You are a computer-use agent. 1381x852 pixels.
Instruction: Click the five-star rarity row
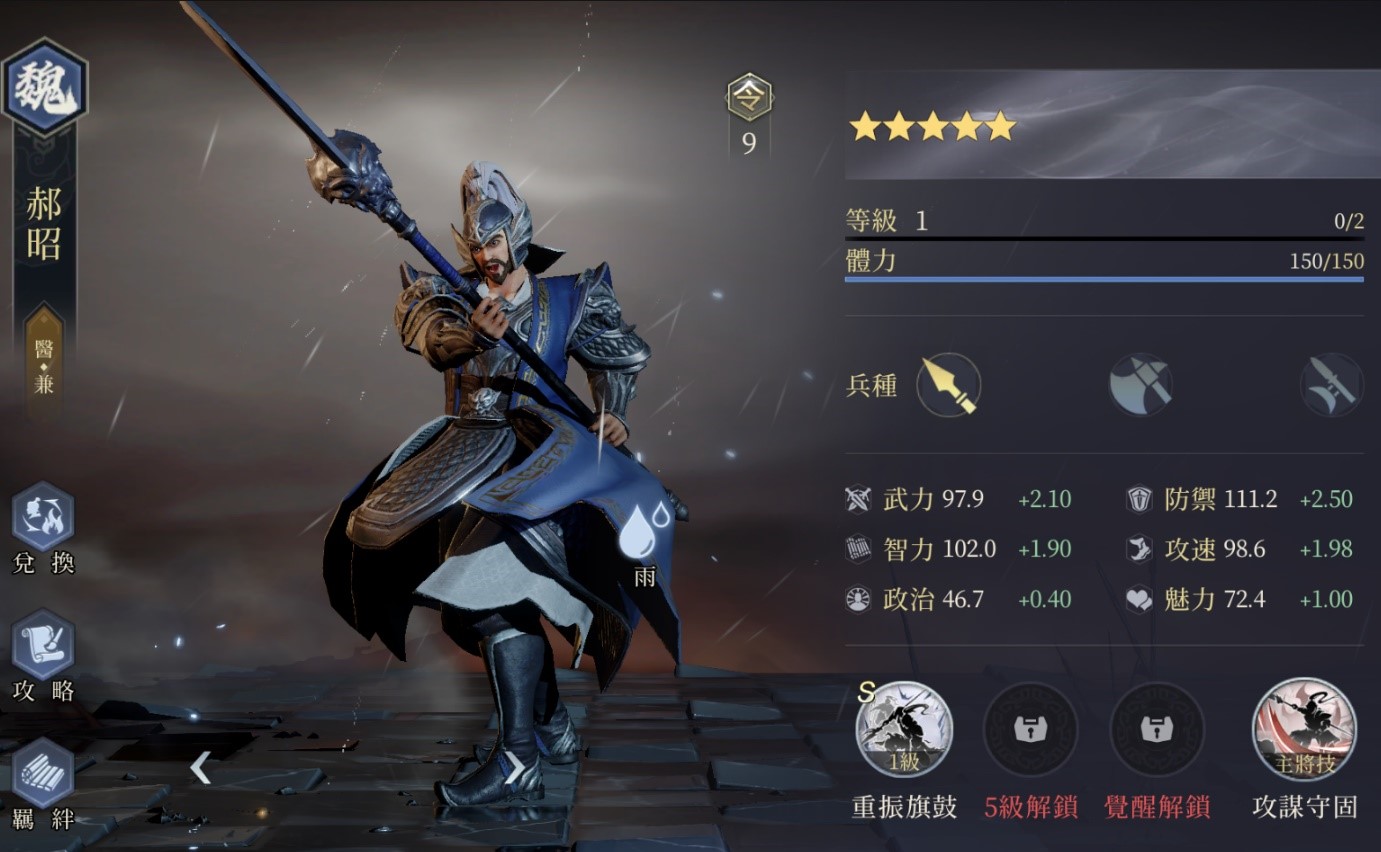[932, 127]
